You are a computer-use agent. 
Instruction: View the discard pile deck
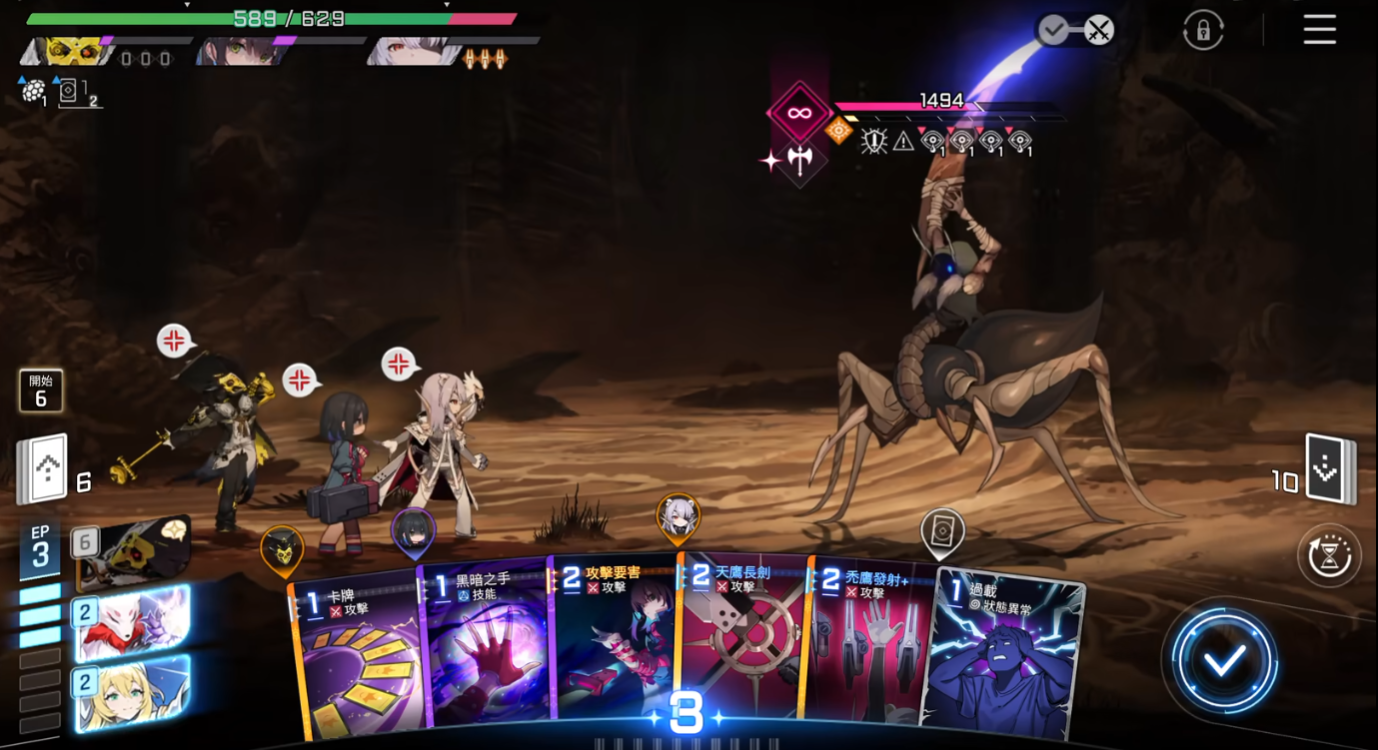pos(1332,469)
